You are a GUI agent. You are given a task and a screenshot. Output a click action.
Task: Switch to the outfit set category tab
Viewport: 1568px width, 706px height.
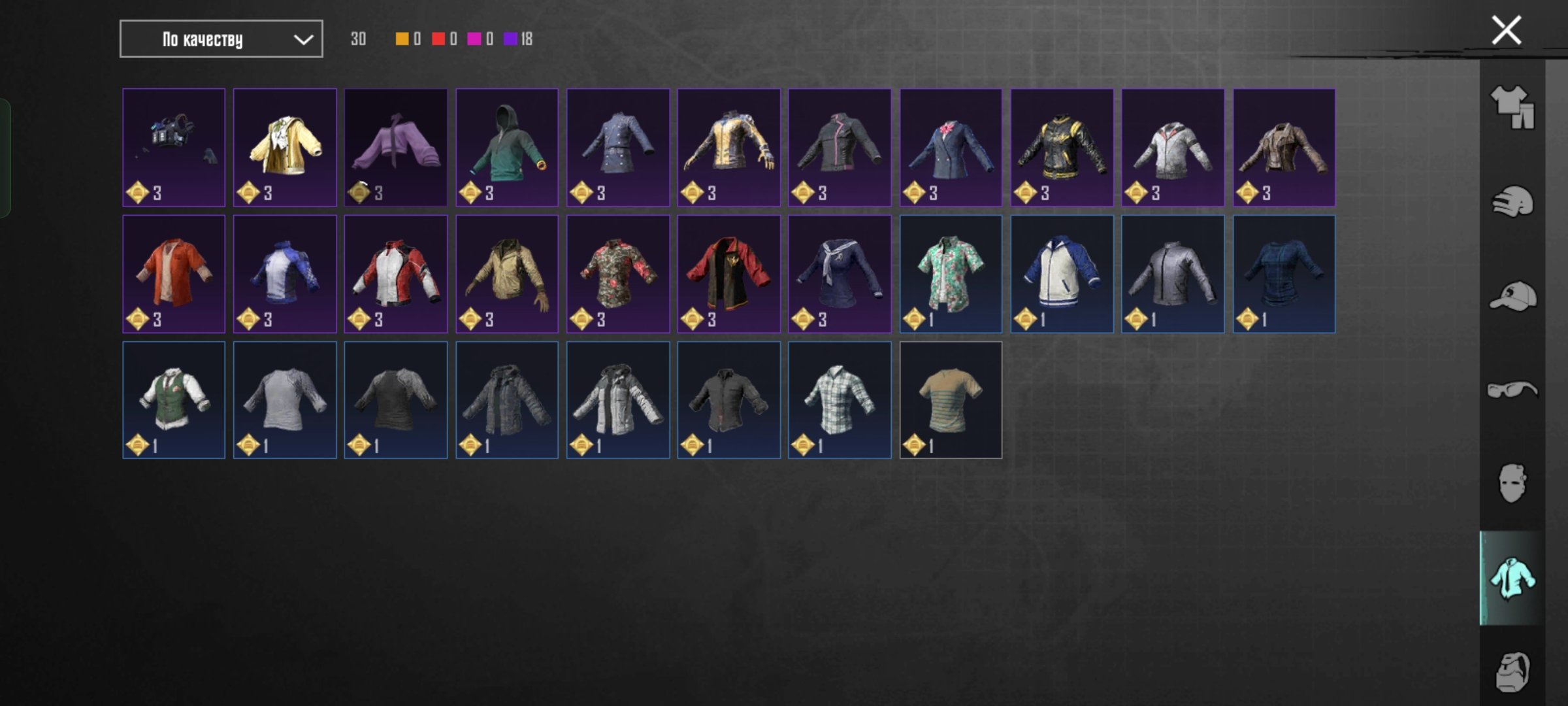(1512, 107)
